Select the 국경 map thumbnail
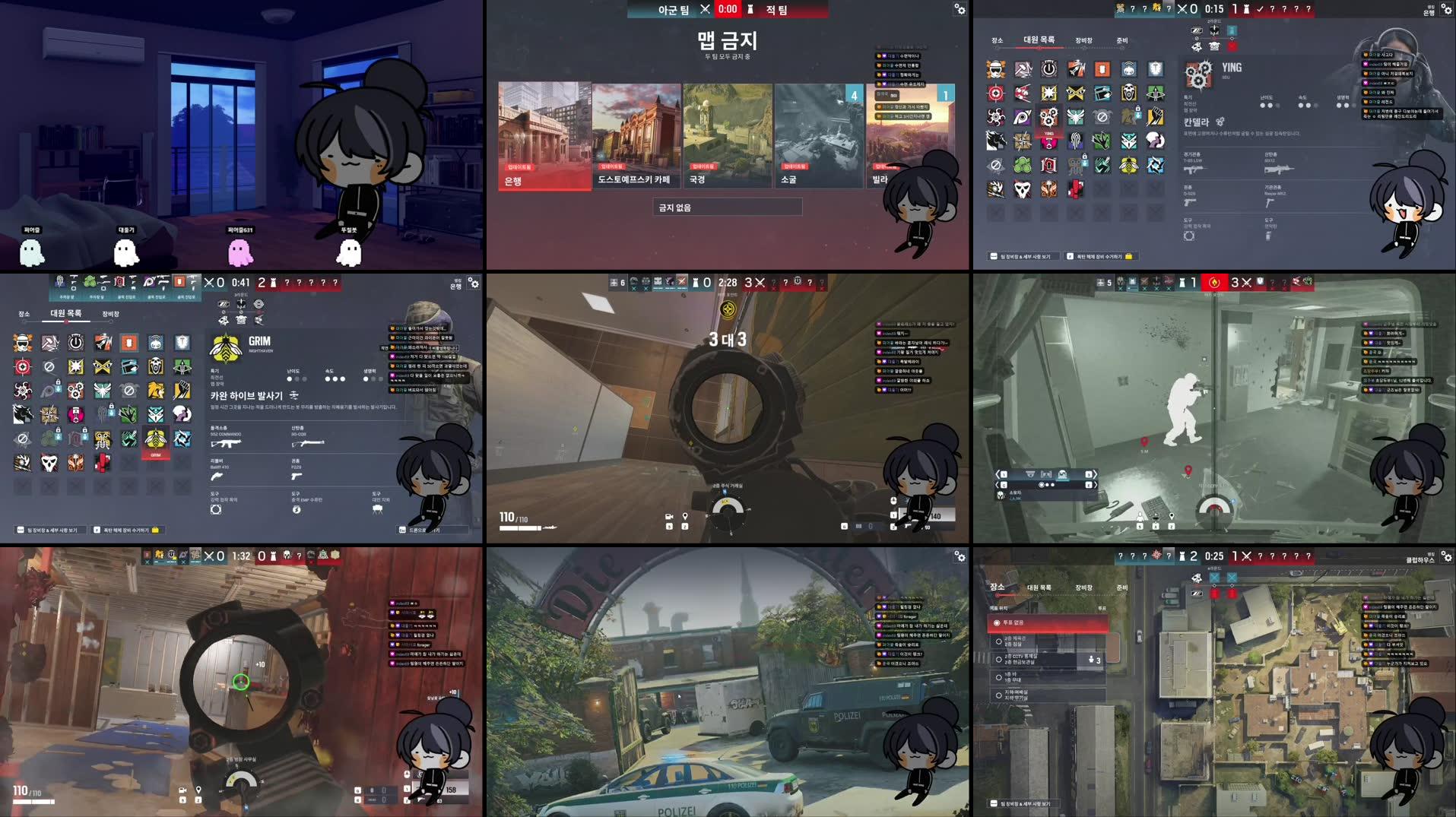 728,135
